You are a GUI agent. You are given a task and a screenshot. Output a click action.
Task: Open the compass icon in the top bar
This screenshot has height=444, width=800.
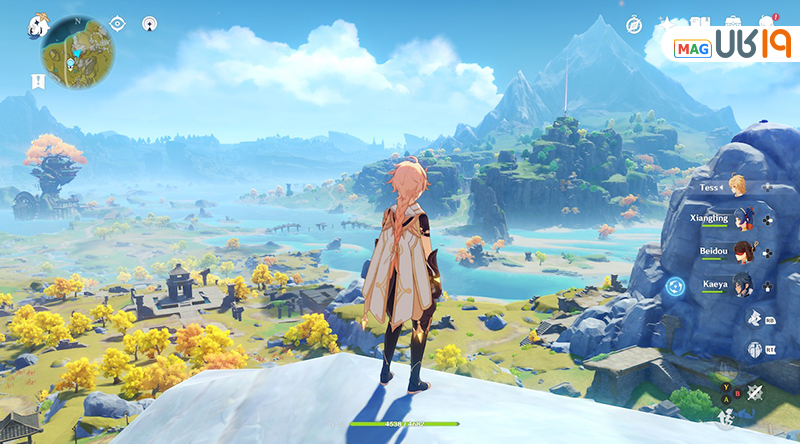tap(634, 24)
